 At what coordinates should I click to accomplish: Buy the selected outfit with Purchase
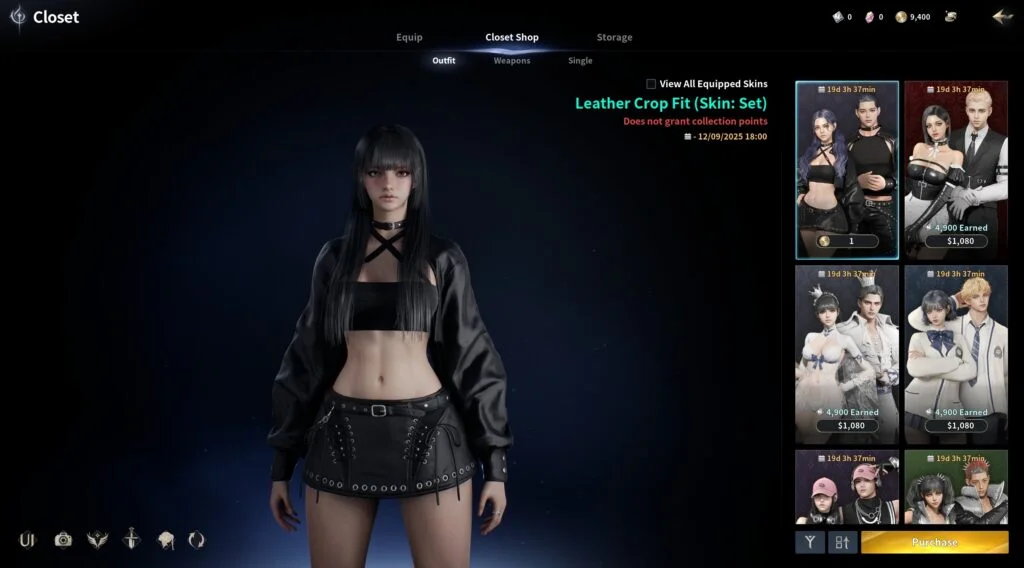coord(935,542)
